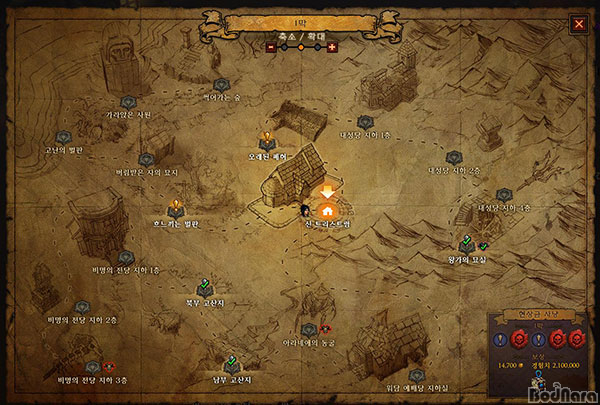Choose the 고난의 벌판 waypoint
The height and width of the screenshot is (405, 600).
coord(64,136)
